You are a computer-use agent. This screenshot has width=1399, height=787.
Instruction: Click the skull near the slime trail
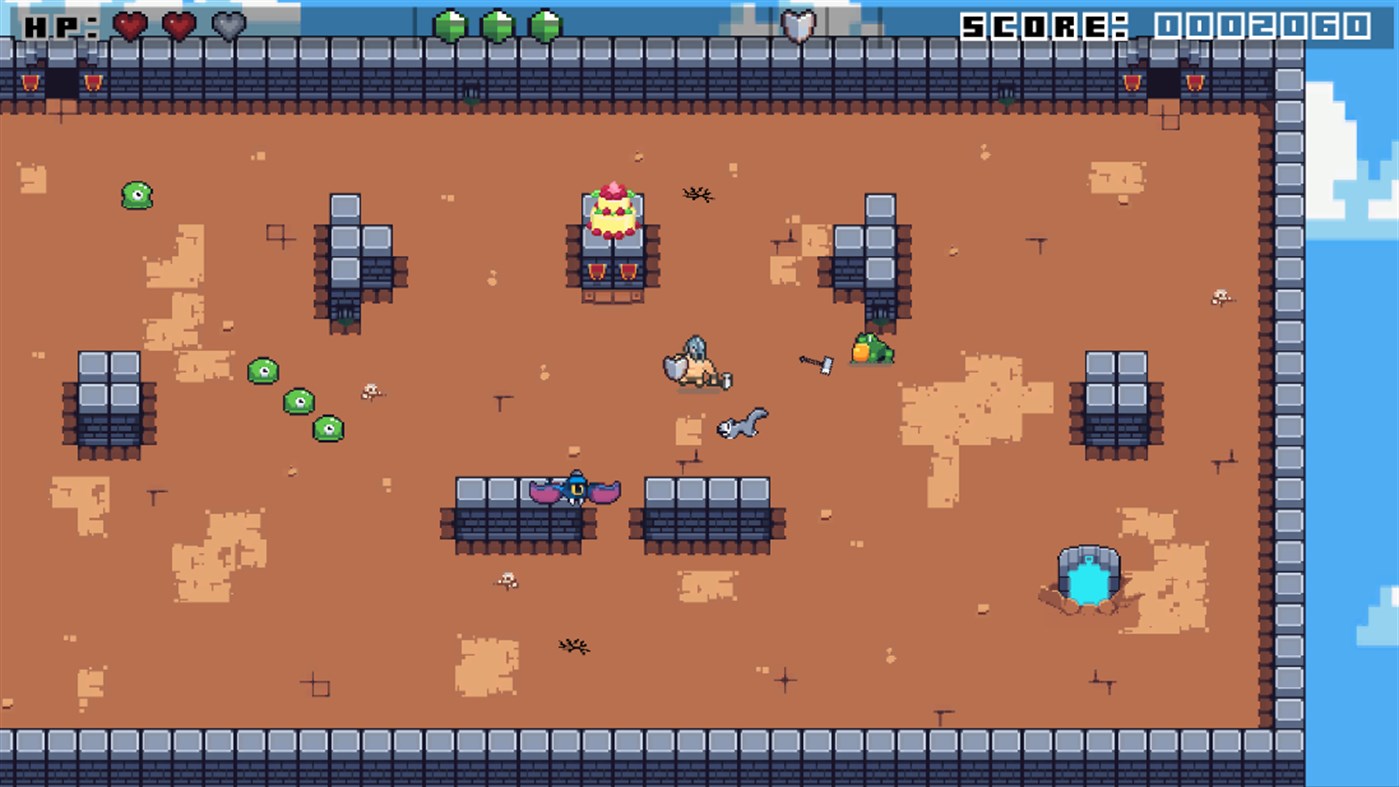pyautogui.click(x=369, y=388)
